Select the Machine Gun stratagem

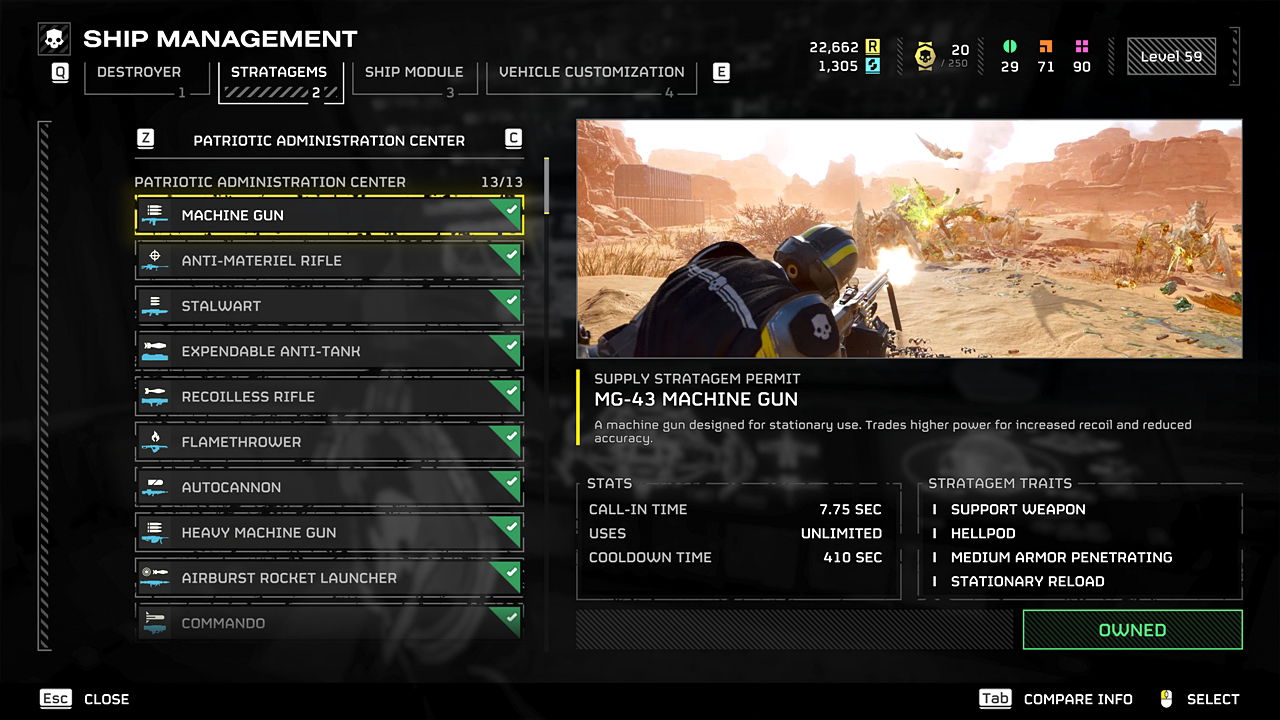329,215
